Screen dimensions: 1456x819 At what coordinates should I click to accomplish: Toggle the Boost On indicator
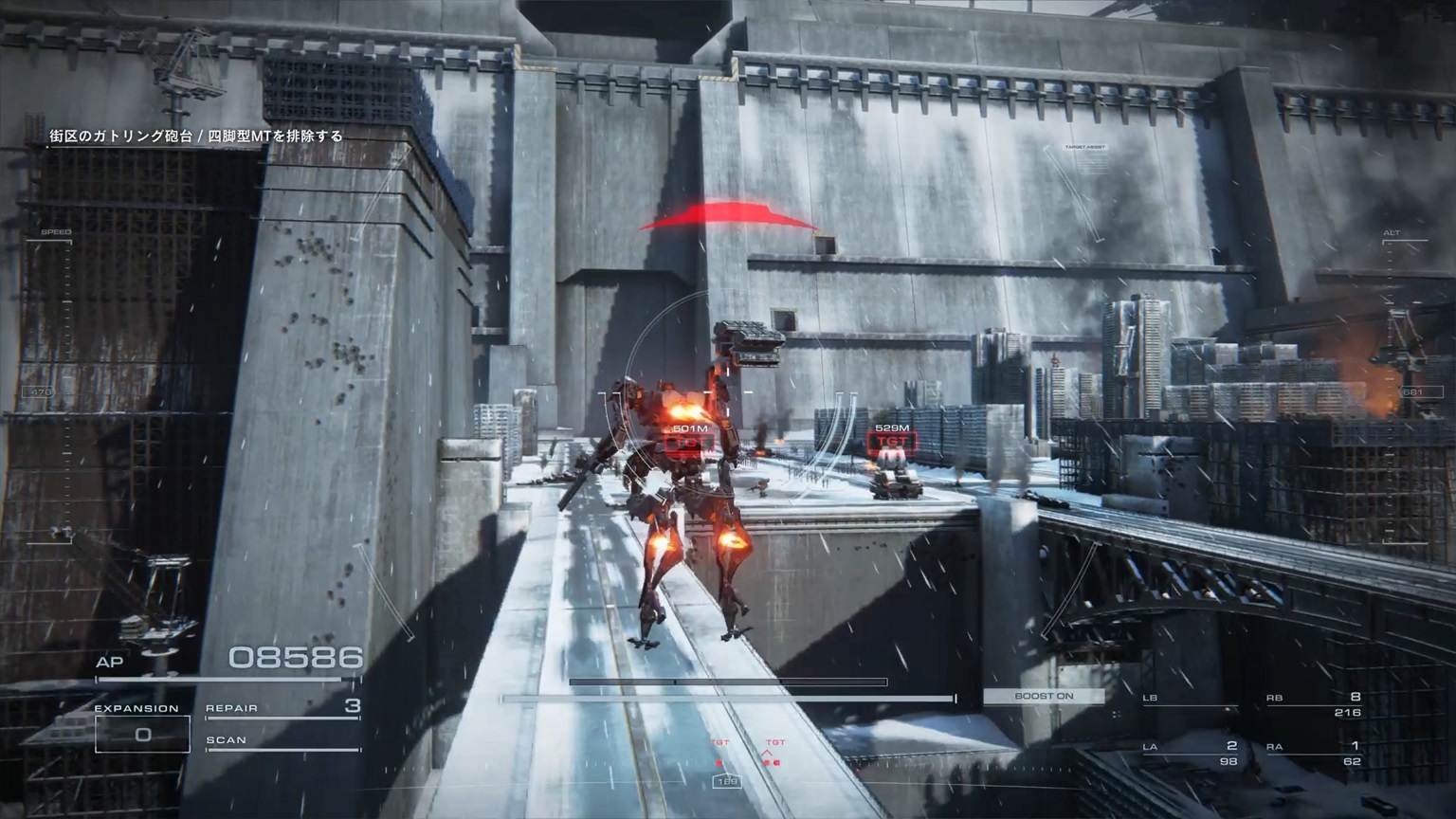[1043, 696]
